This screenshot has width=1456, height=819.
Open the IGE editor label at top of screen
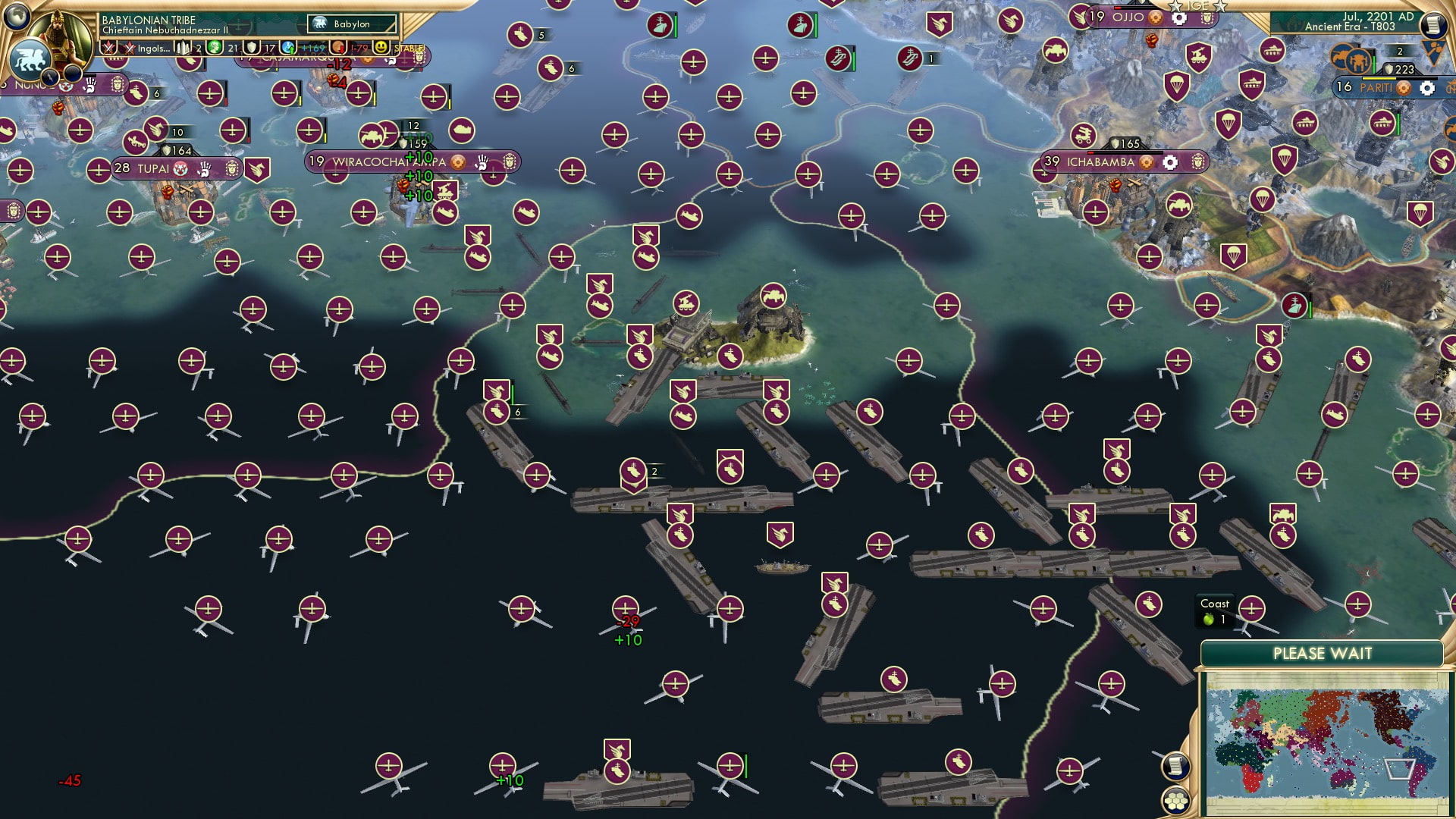[1197, 6]
